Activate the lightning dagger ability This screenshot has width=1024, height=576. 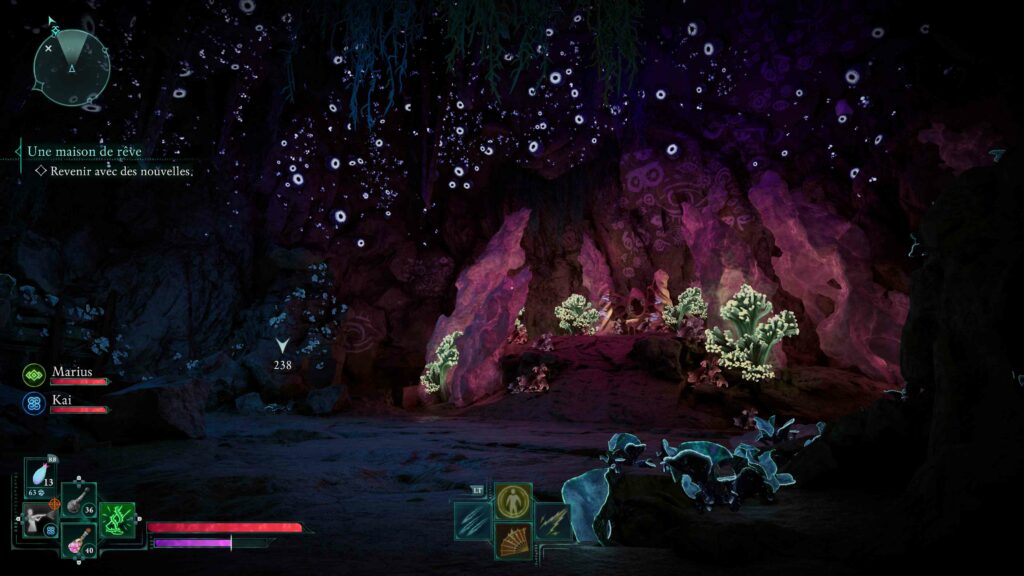tap(553, 520)
